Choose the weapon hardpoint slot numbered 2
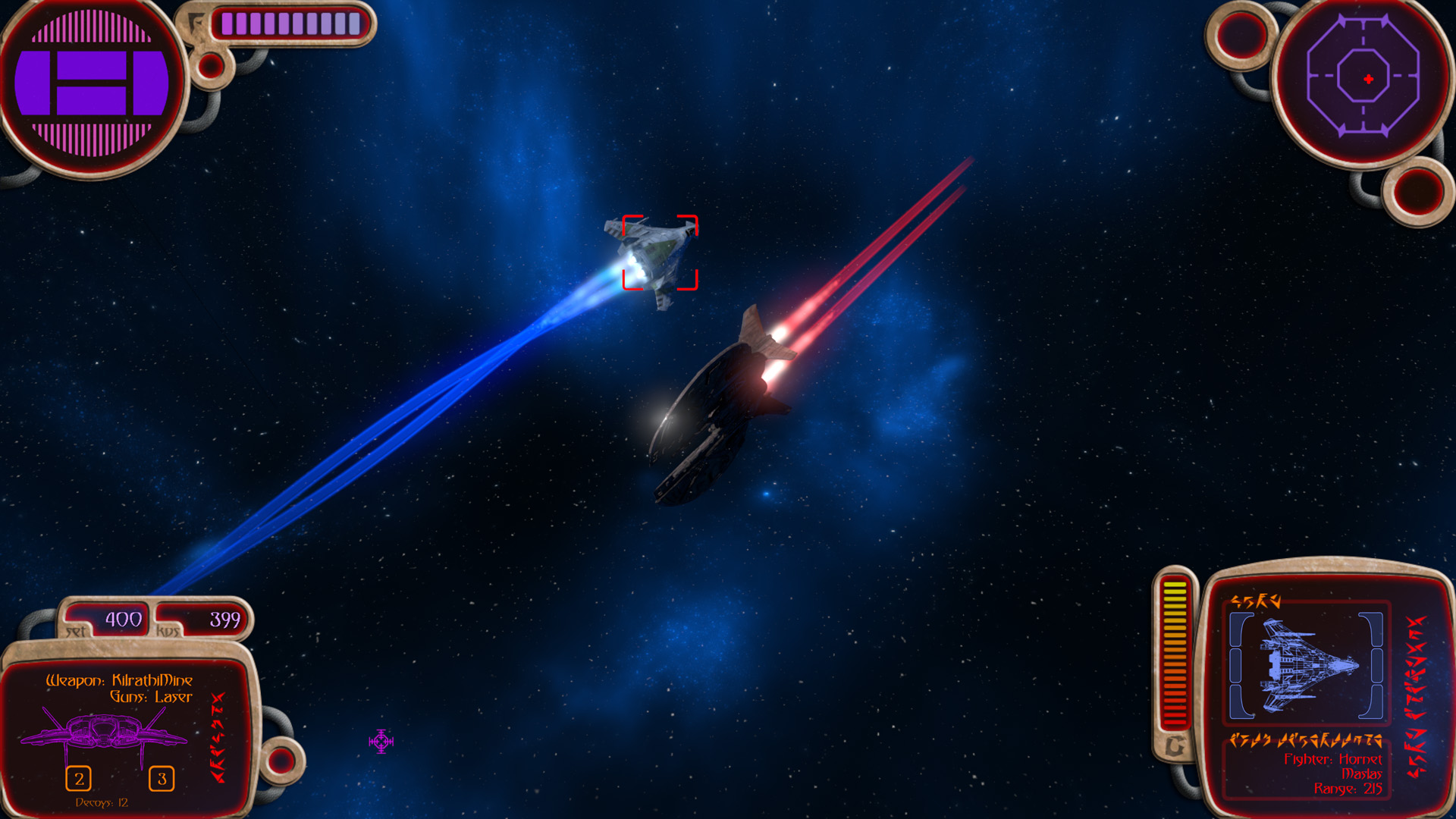 (x=79, y=778)
